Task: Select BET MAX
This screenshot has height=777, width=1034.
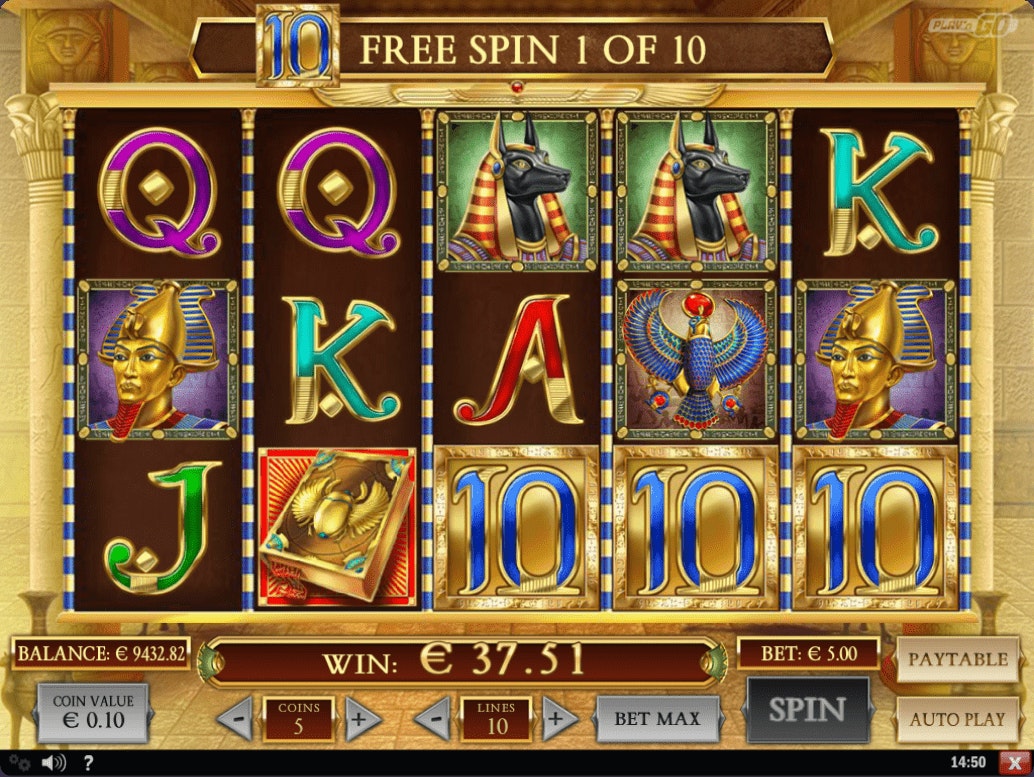Action: pos(657,718)
